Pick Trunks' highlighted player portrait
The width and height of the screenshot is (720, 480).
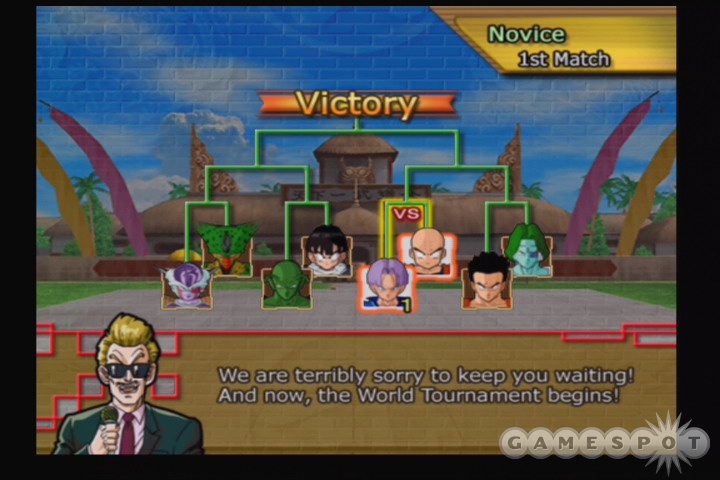[x=386, y=285]
